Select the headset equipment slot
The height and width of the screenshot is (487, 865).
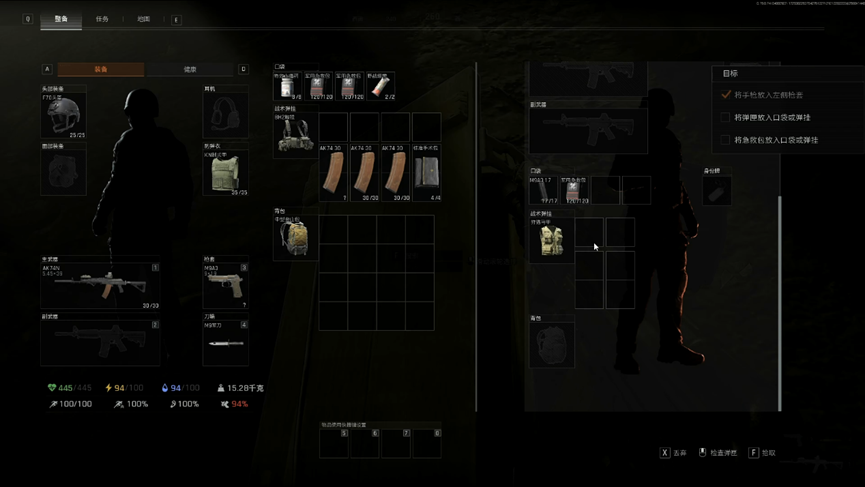pyautogui.click(x=225, y=116)
